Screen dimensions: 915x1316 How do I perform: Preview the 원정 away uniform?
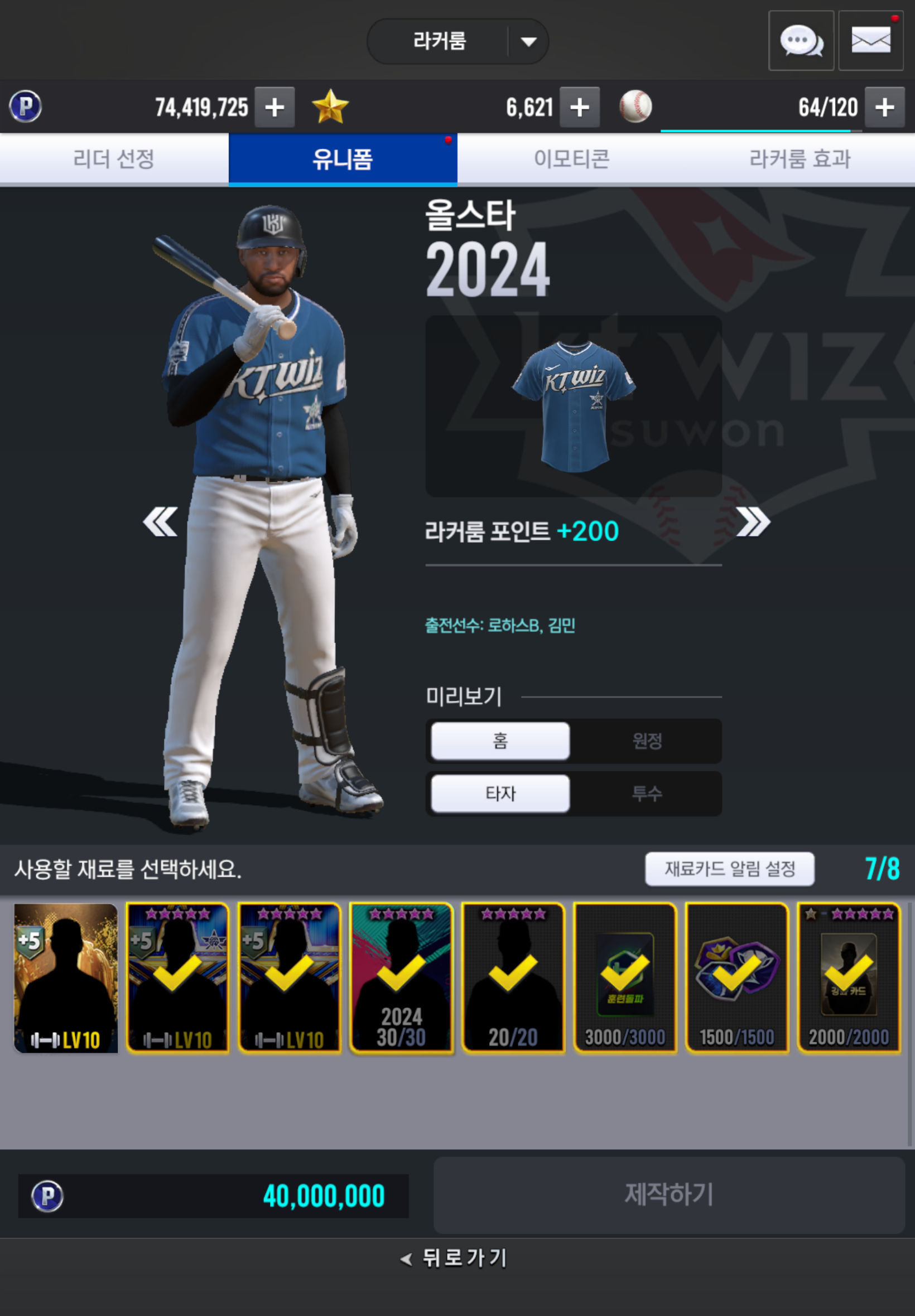click(x=647, y=741)
